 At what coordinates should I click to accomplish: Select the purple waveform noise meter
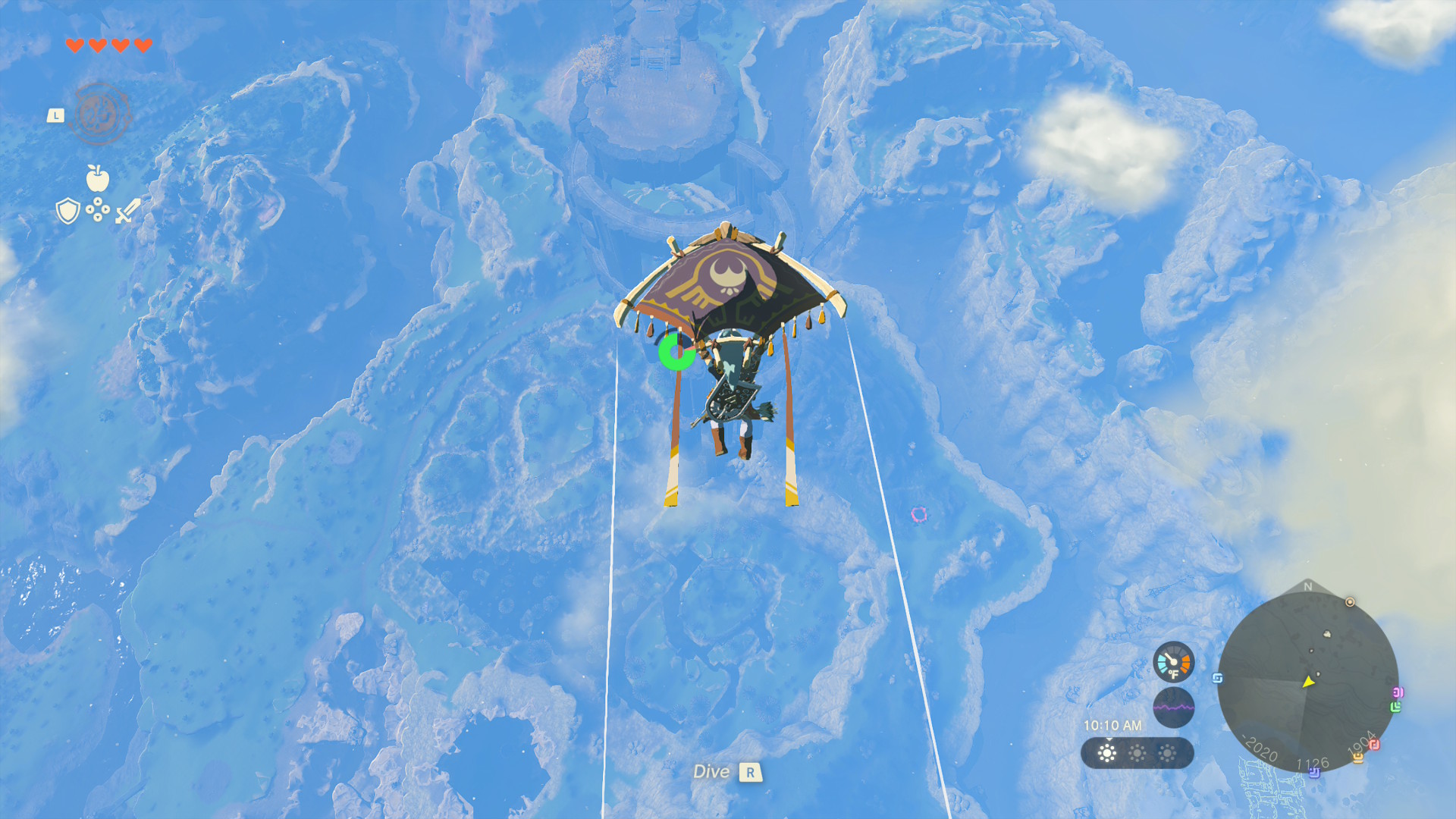[1173, 707]
